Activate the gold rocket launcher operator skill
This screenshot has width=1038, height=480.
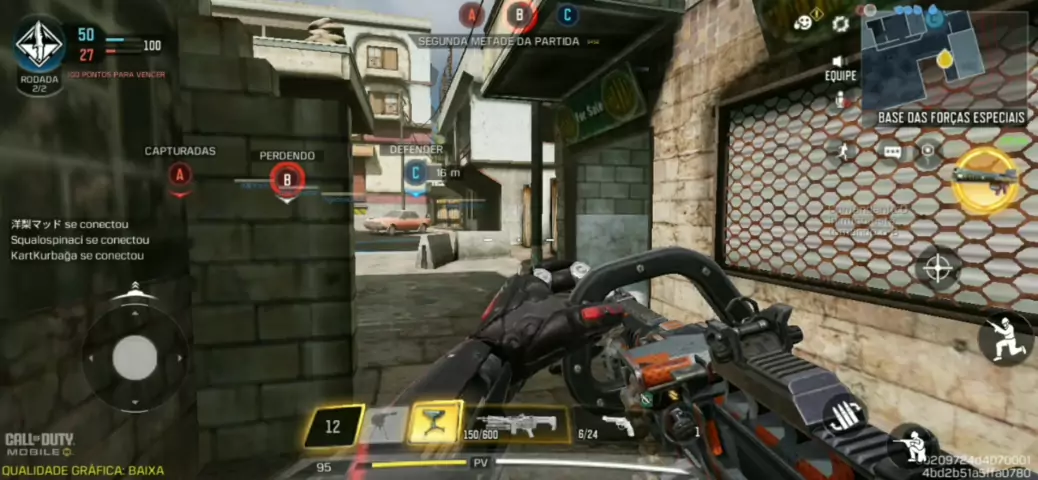tap(985, 178)
